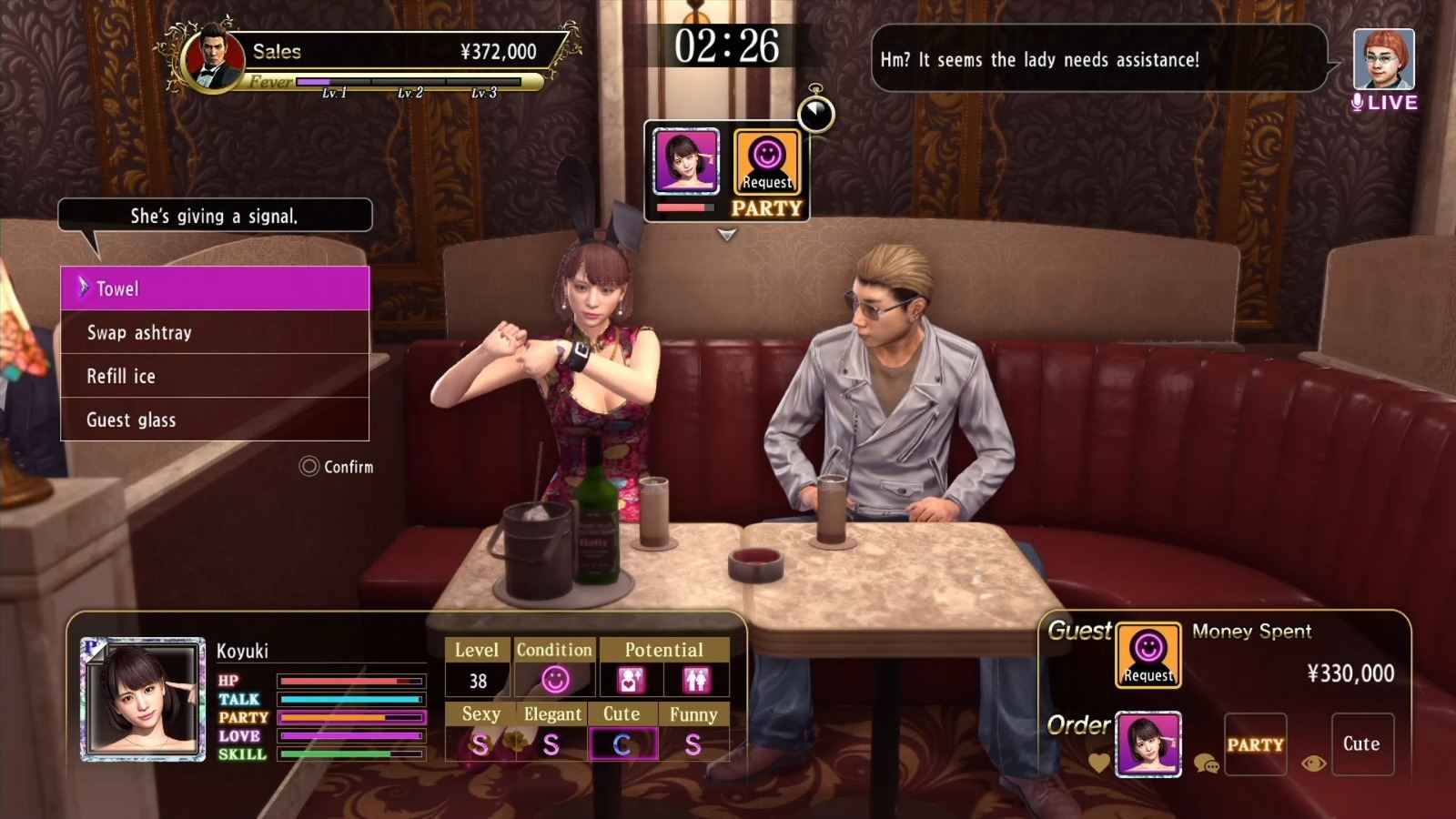1456x819 pixels.
Task: Click the Guest Request smiley icon
Action: pos(1148,658)
